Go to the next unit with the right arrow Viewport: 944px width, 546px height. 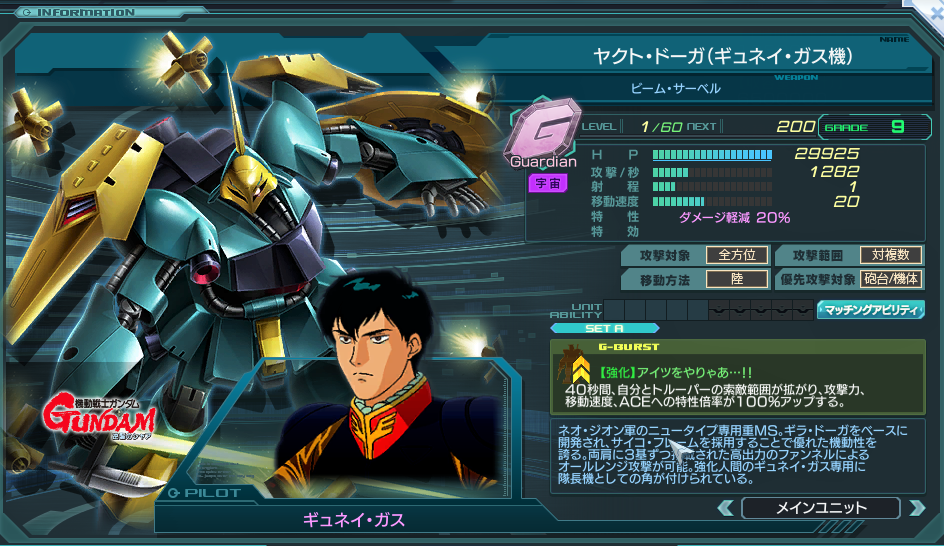pos(916,508)
